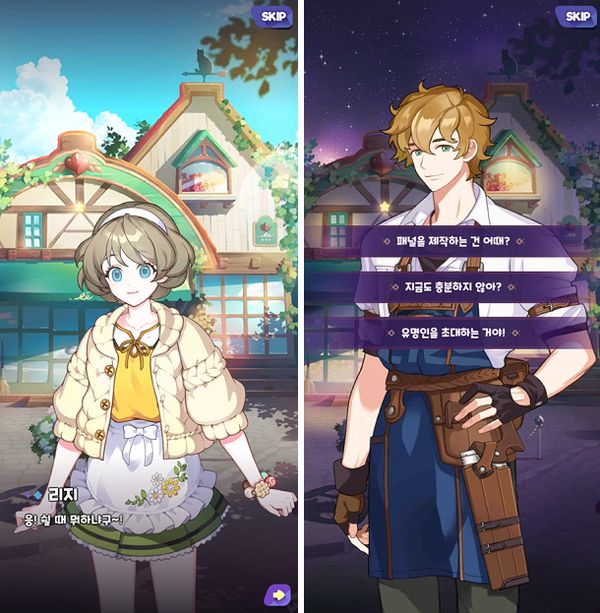
Task: Select the reply "지금도 충분하지 않아?"
Action: [453, 286]
